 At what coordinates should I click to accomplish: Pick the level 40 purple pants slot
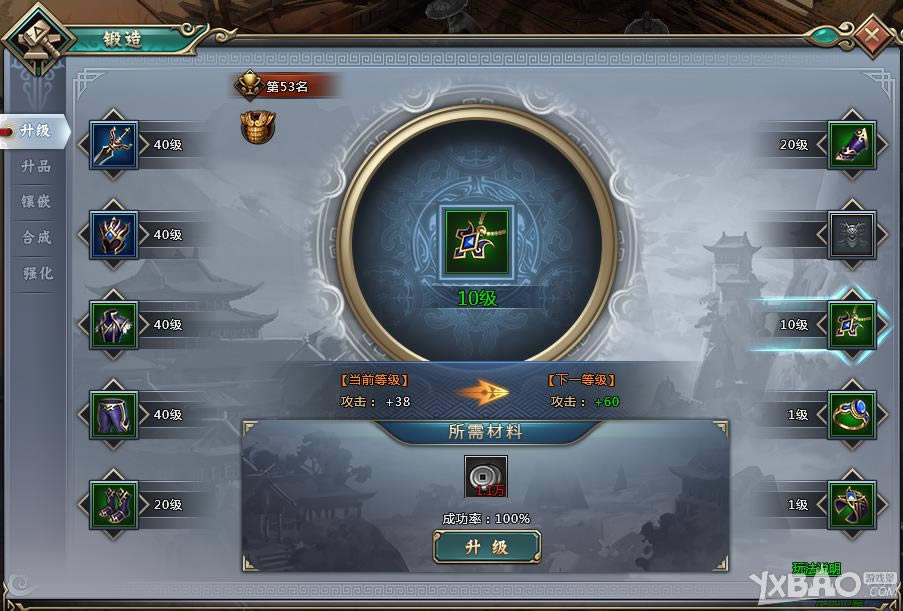(114, 414)
